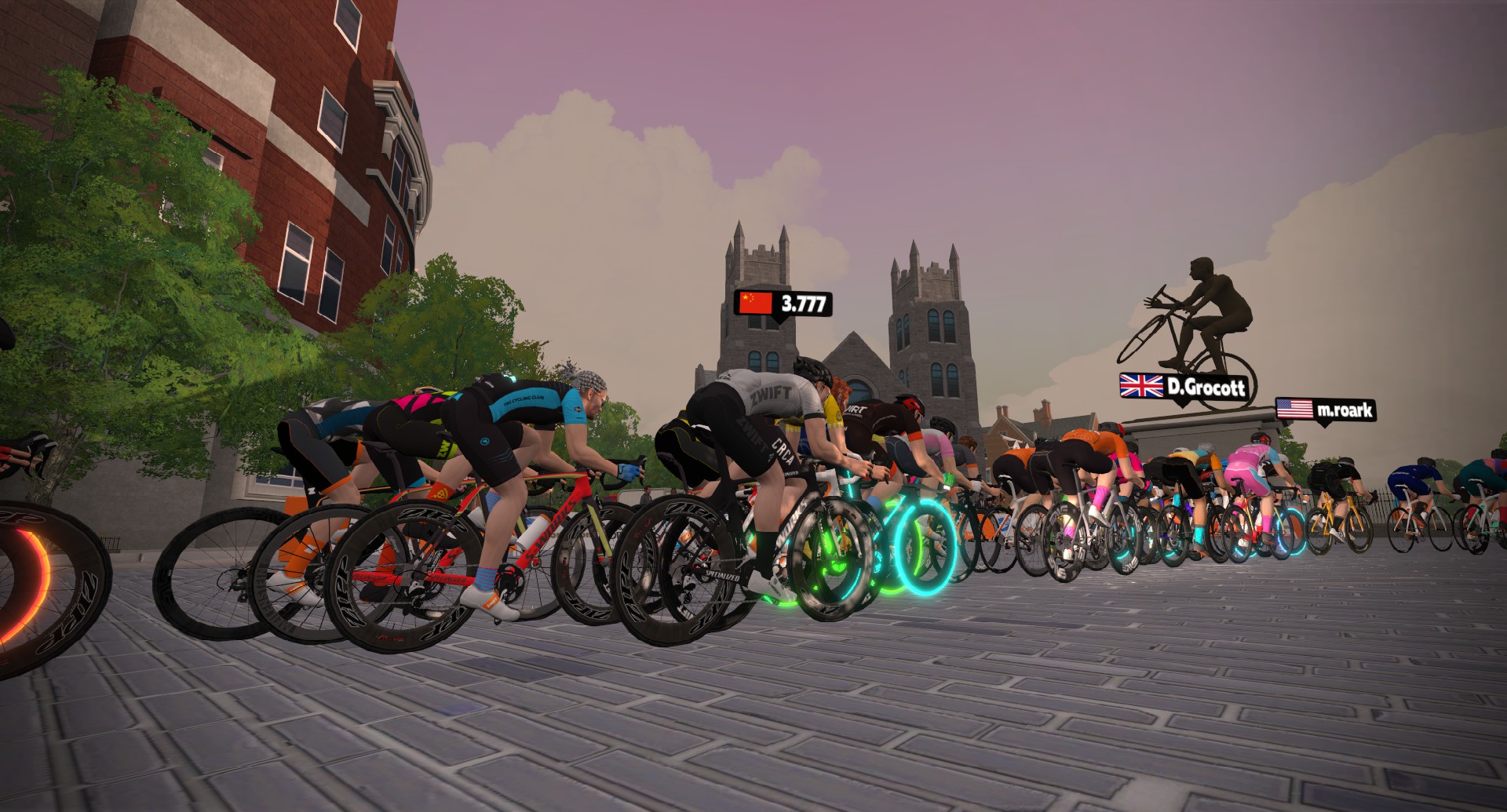Click the D.Grocott rider name tag
Screen dimensions: 1507x812
click(x=1184, y=386)
